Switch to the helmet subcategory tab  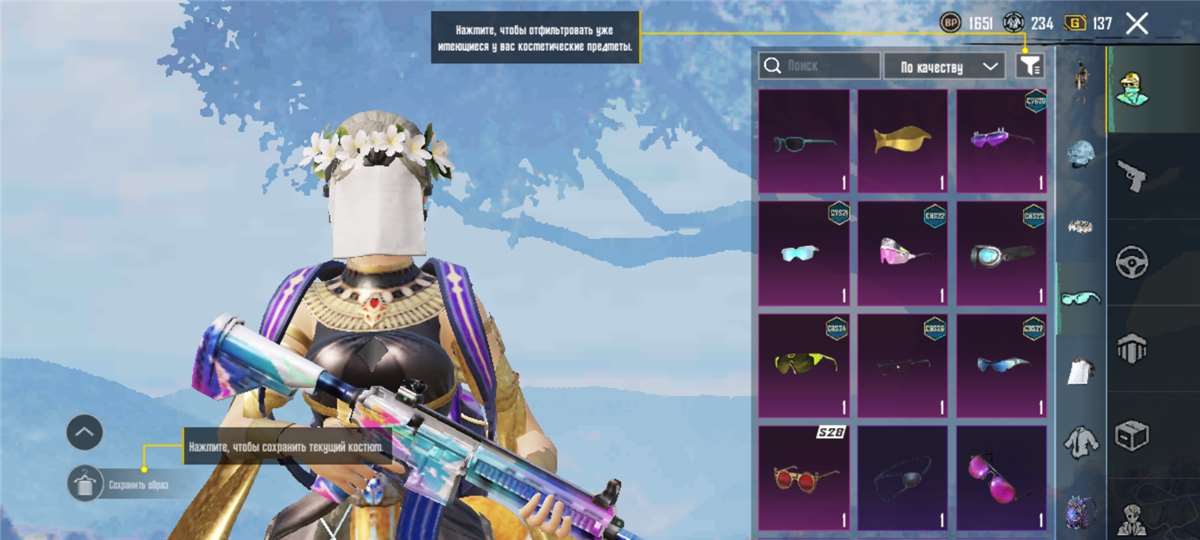1081,153
